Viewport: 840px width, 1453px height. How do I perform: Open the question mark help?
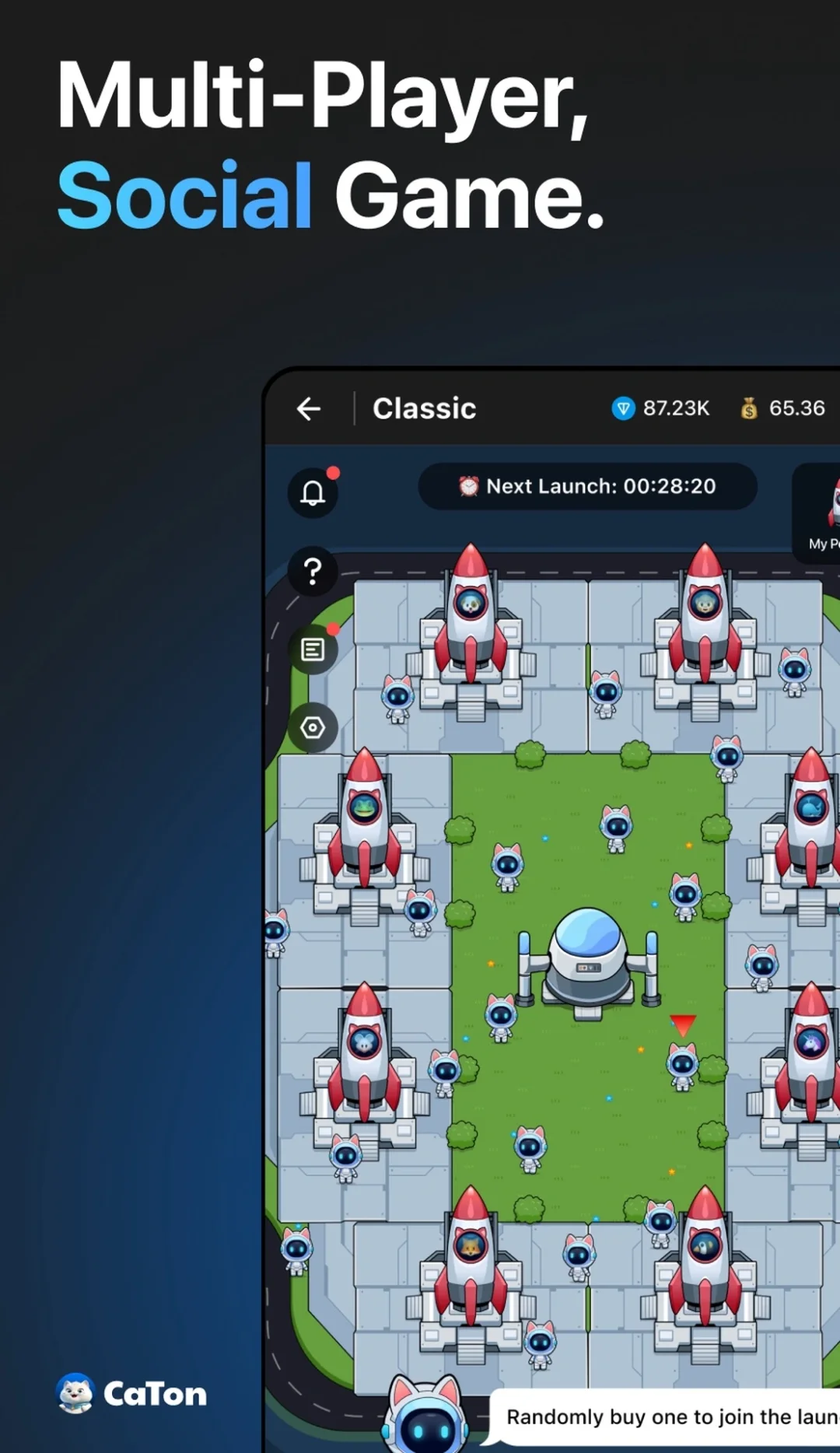(313, 572)
